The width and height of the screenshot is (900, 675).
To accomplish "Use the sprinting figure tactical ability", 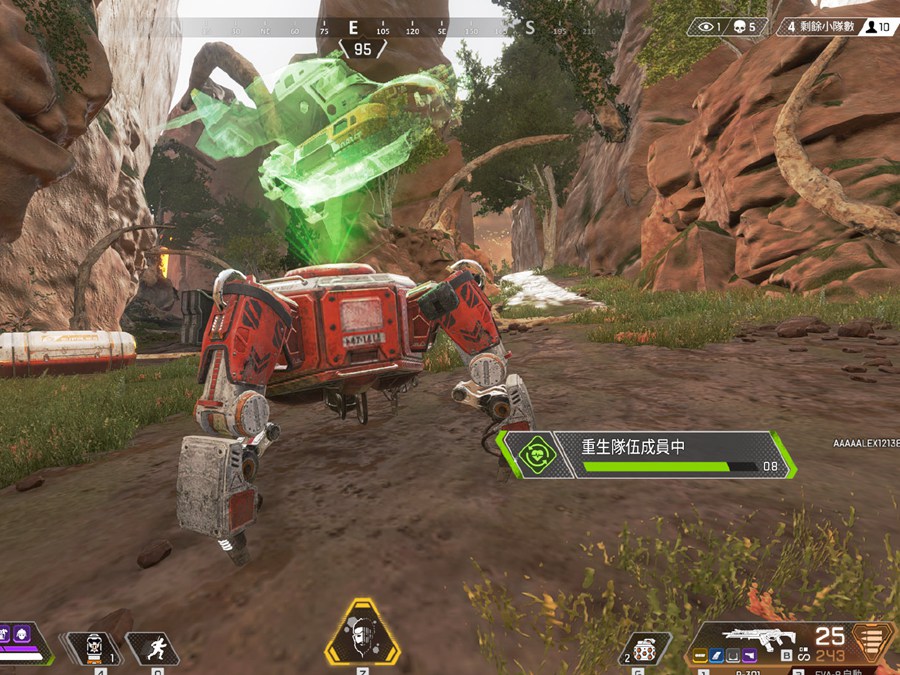I will point(153,648).
